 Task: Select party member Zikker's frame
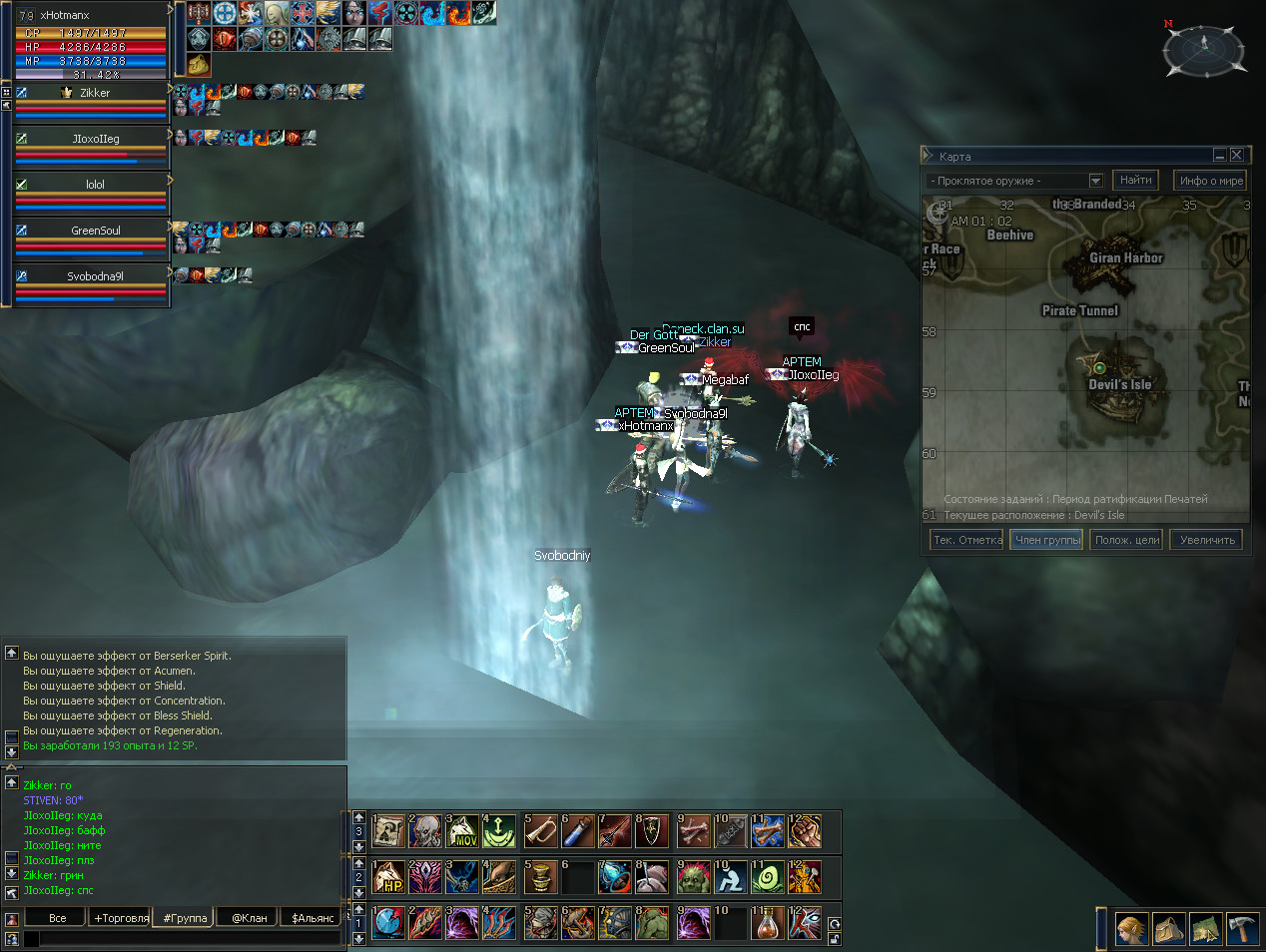[92, 101]
